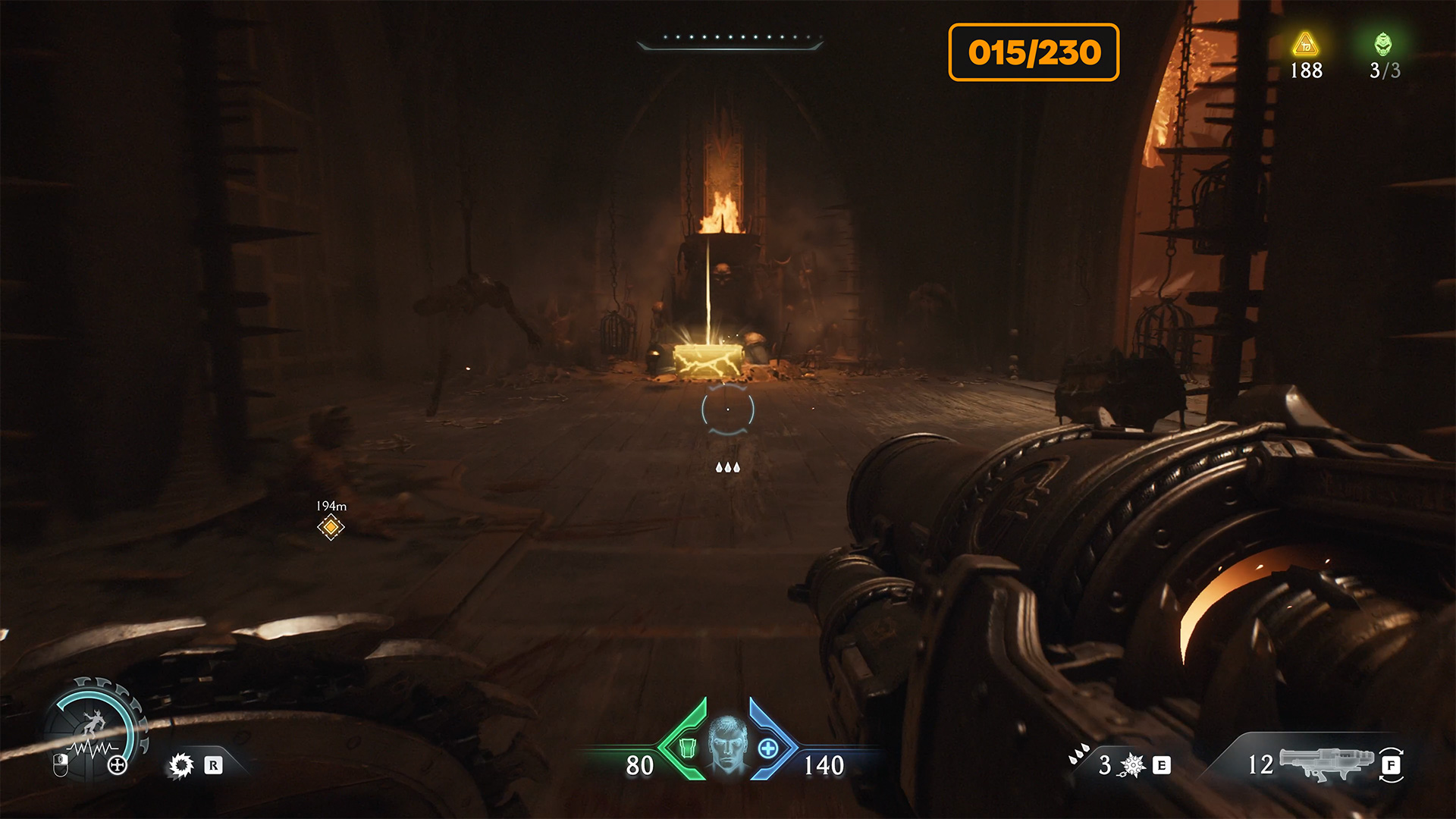Select the green life sigil icon

[x=1383, y=44]
